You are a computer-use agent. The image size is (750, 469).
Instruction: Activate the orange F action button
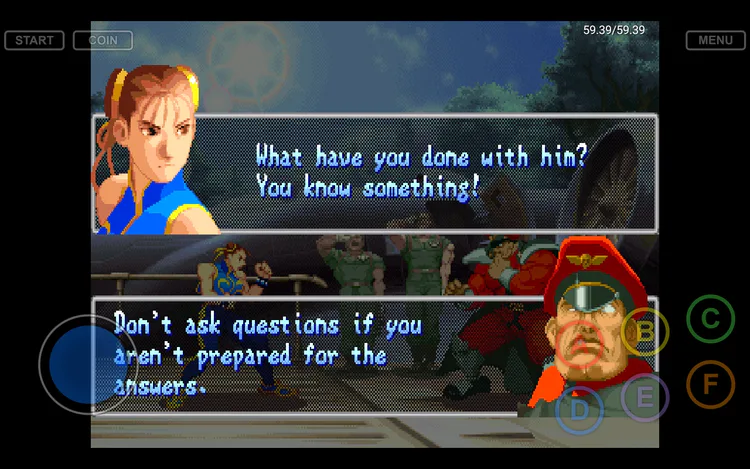710,384
